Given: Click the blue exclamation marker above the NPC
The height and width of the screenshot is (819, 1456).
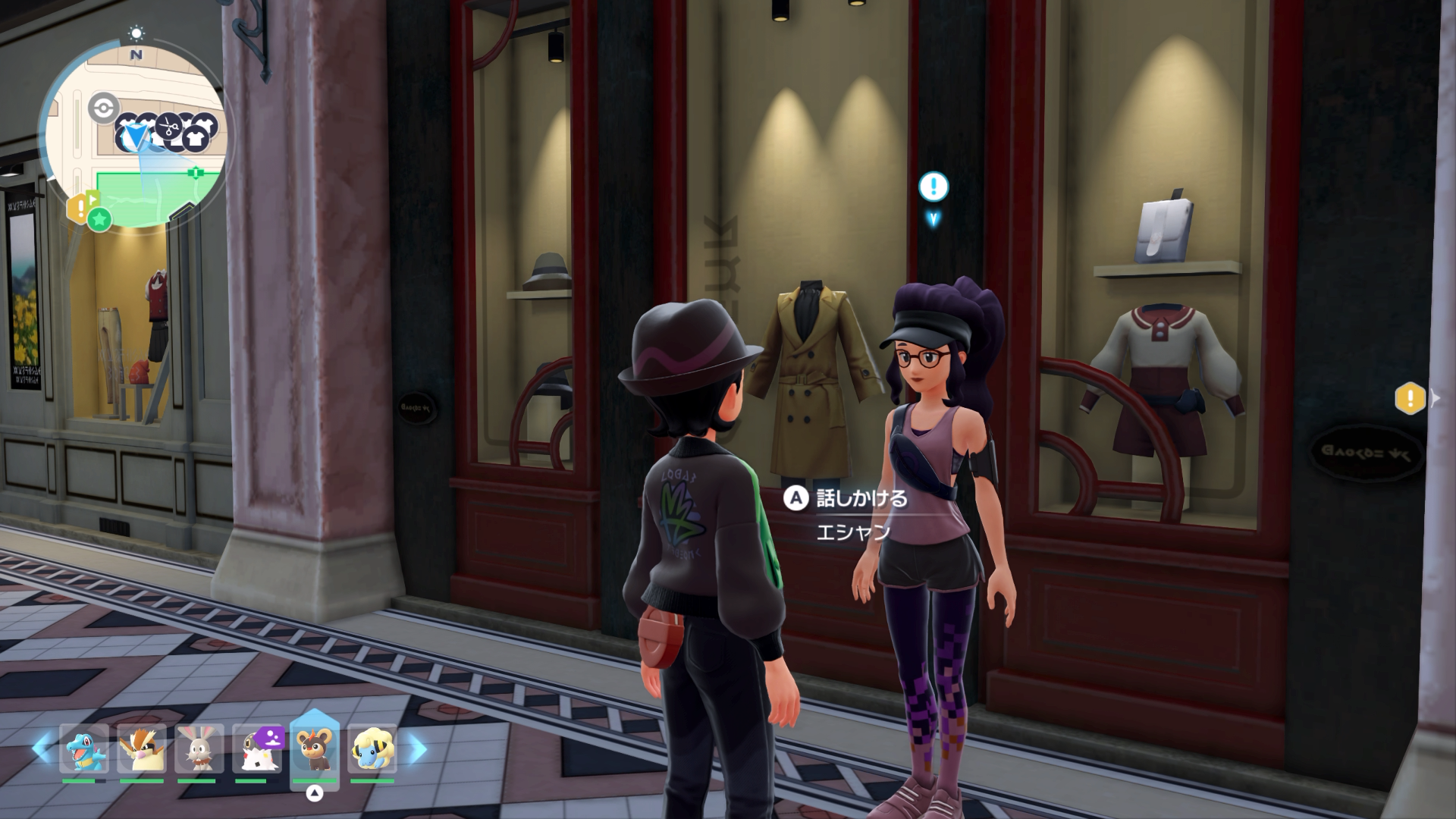Looking at the screenshot, I should (934, 187).
